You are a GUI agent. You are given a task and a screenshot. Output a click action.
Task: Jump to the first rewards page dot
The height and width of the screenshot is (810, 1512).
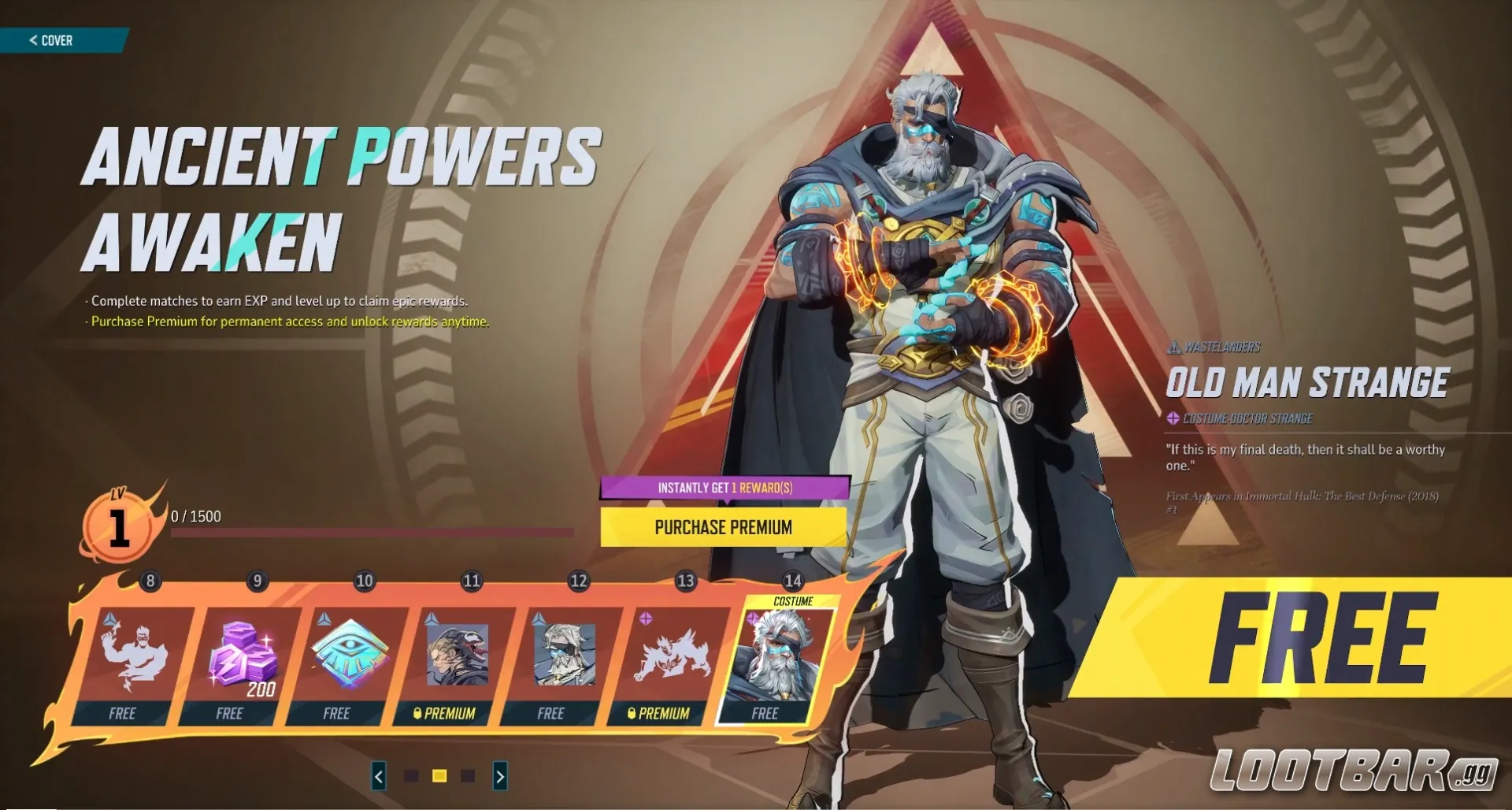[411, 777]
